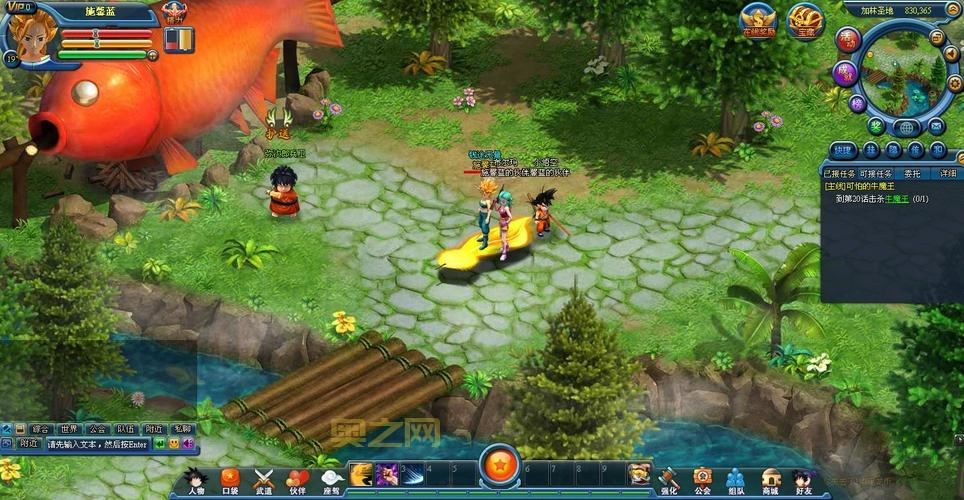Click the mail envelope button by minimap

click(x=937, y=126)
